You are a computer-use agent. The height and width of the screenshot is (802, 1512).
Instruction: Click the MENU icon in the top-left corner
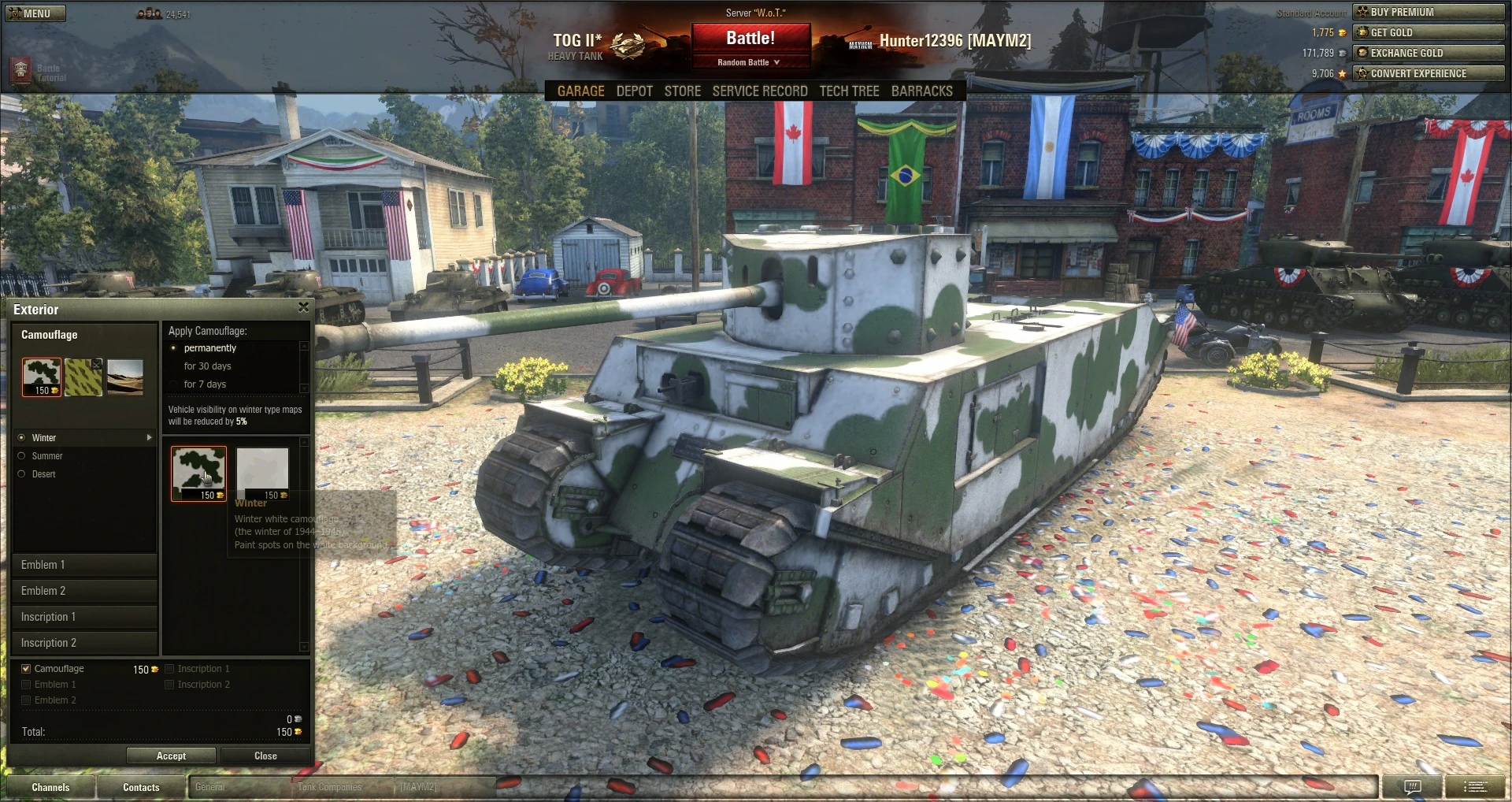point(35,13)
